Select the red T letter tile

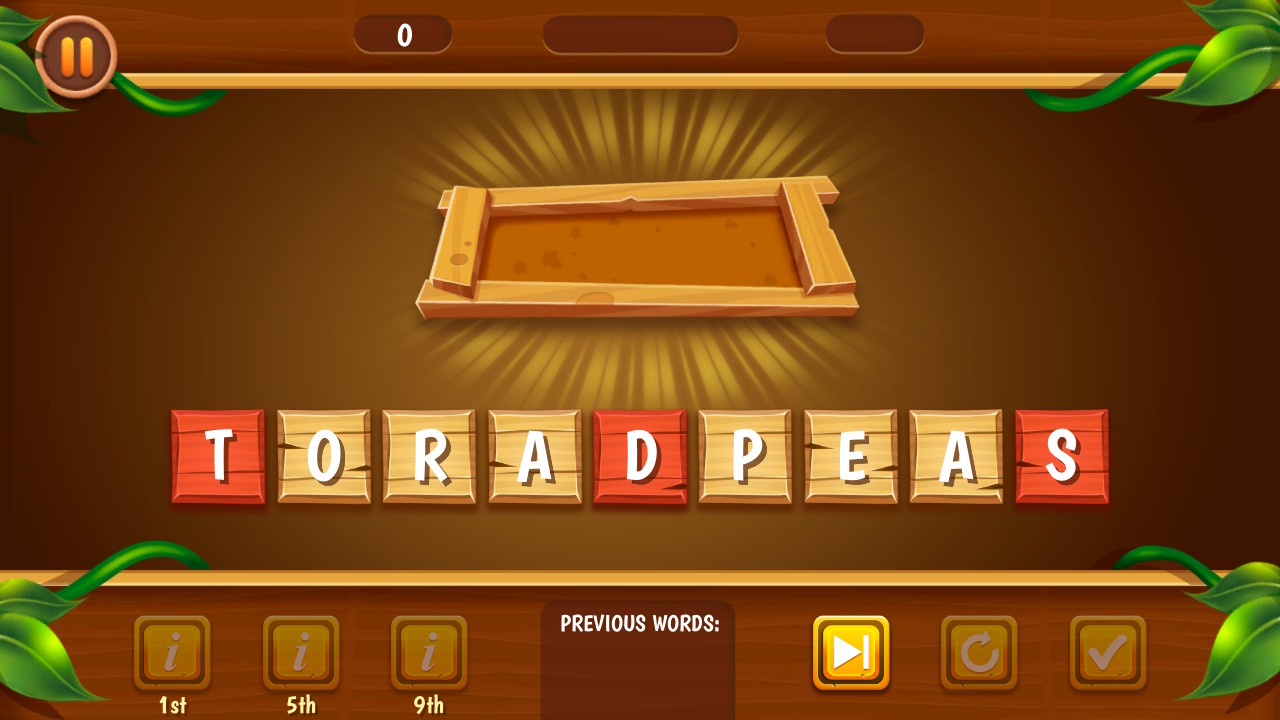tap(218, 455)
